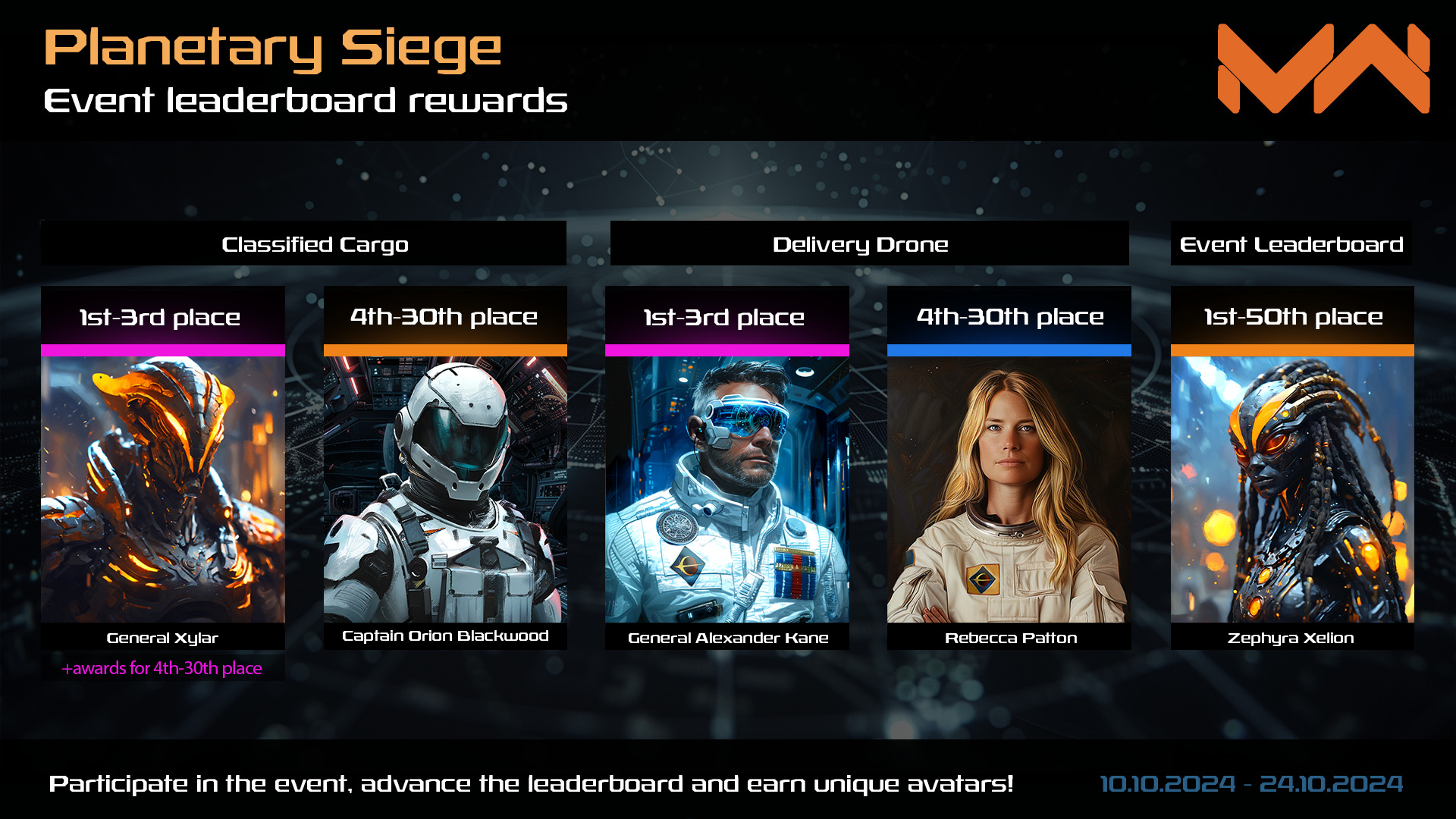Image resolution: width=1456 pixels, height=819 pixels.
Task: Select the Classified Cargo category header
Action: tap(315, 244)
